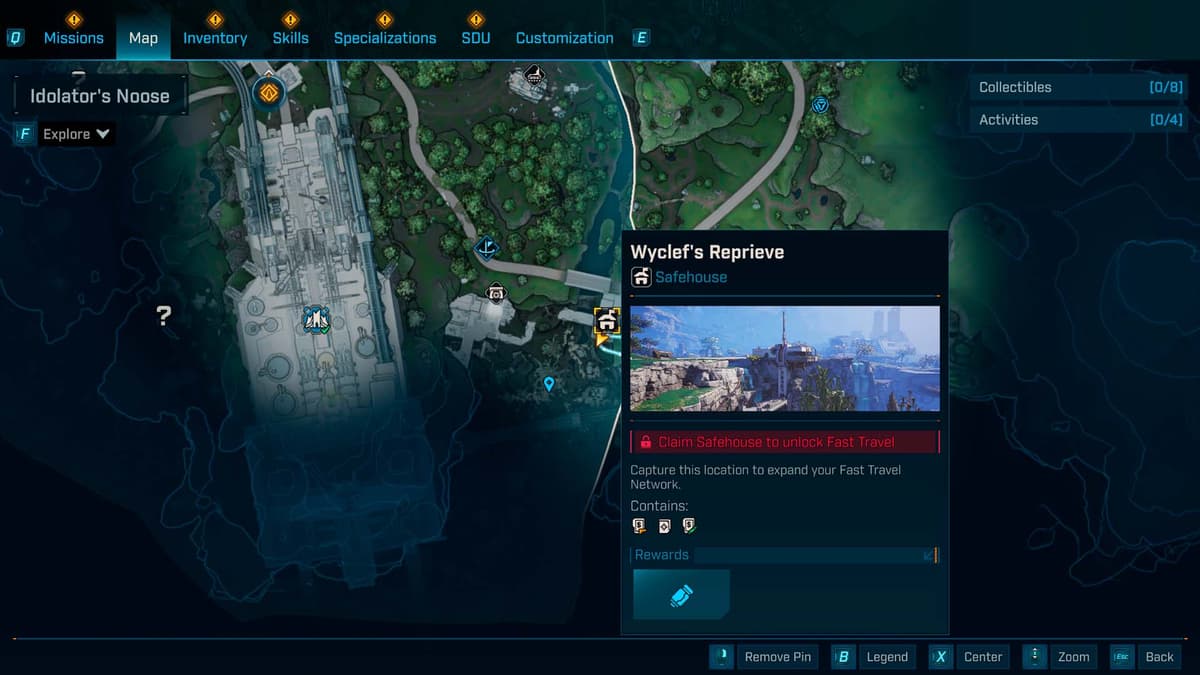Click the unexplored question mark marker
This screenshot has width=1200, height=675.
[164, 316]
